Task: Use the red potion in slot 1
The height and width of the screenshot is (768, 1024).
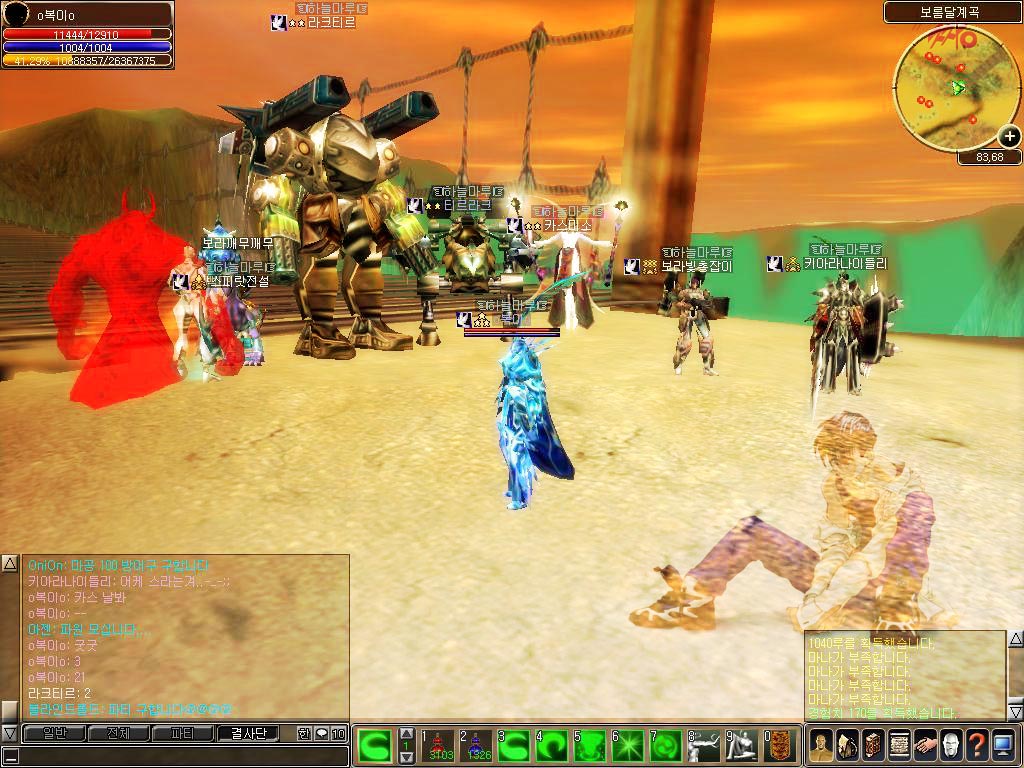Action: [442, 746]
